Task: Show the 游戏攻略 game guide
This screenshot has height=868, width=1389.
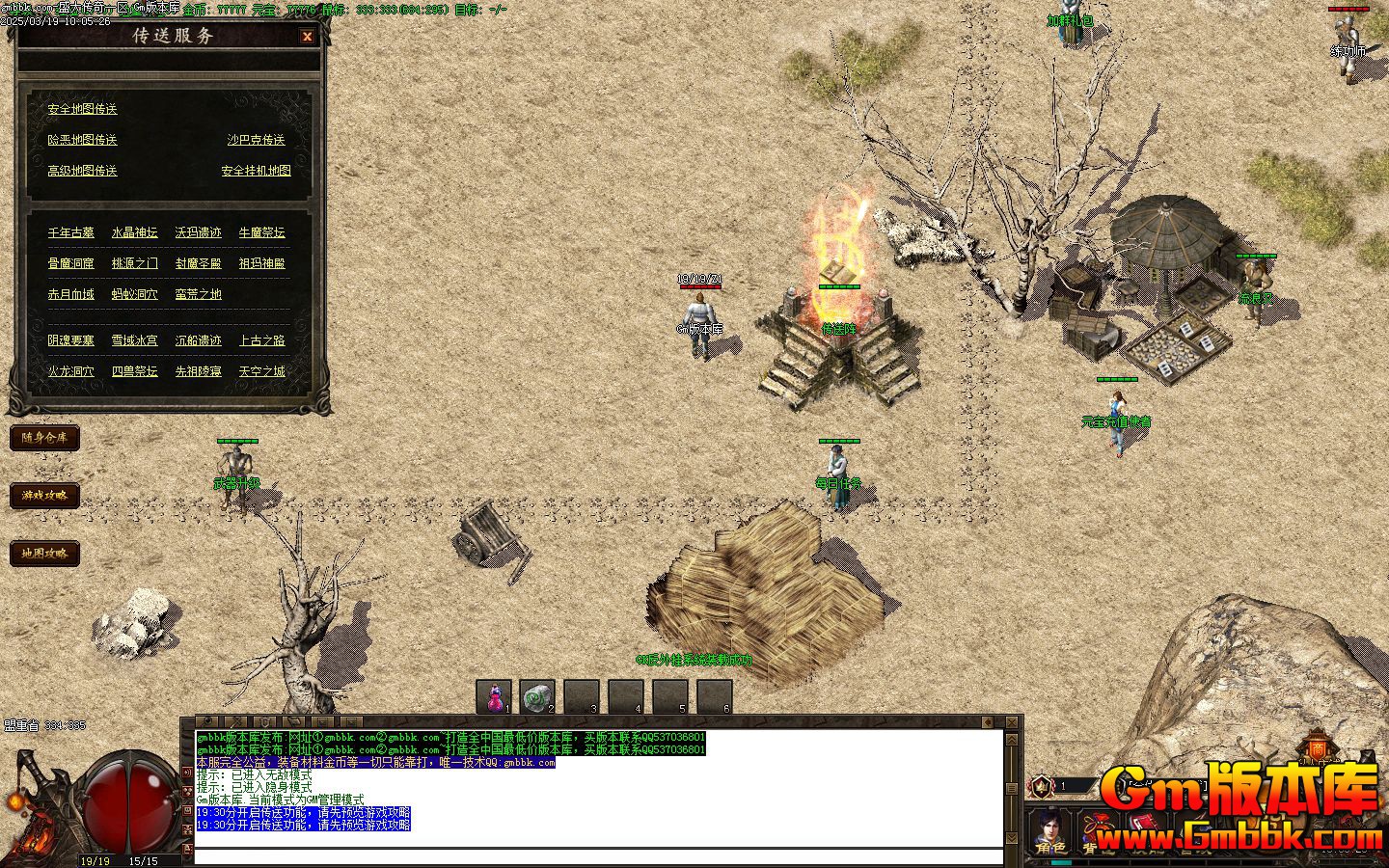Action: coord(44,496)
